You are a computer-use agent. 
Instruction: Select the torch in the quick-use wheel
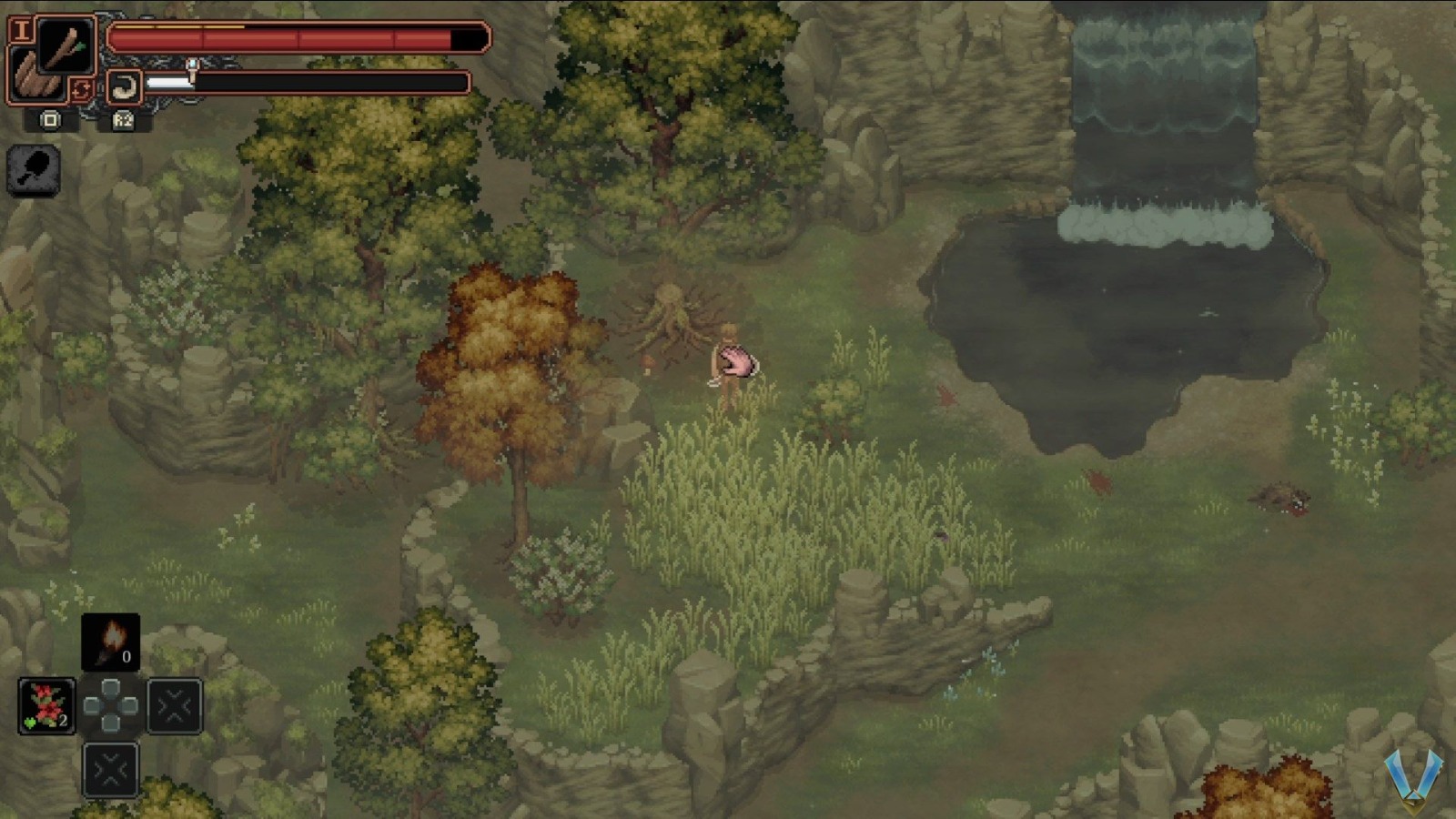(110, 642)
